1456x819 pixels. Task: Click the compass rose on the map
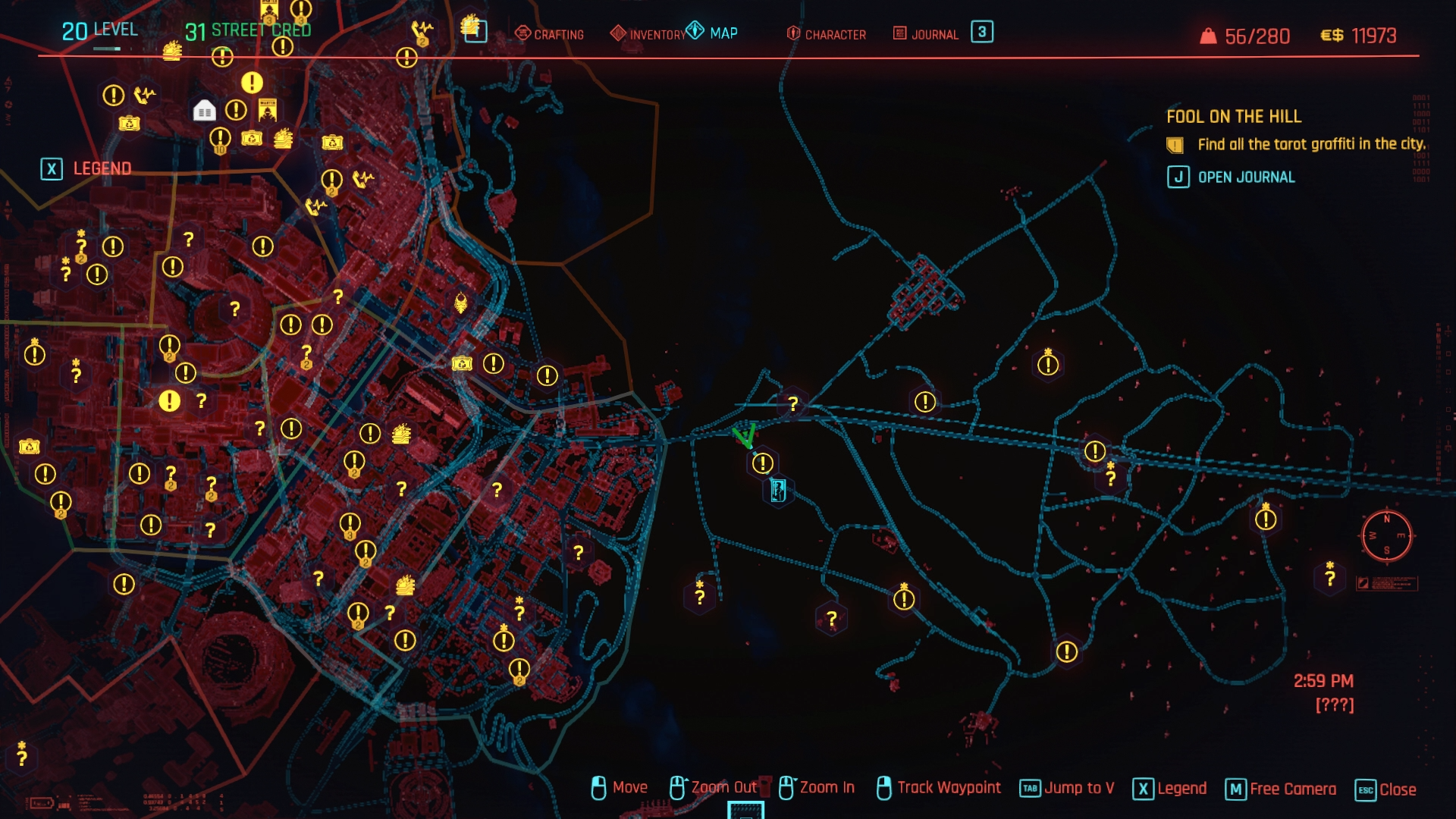1386,536
